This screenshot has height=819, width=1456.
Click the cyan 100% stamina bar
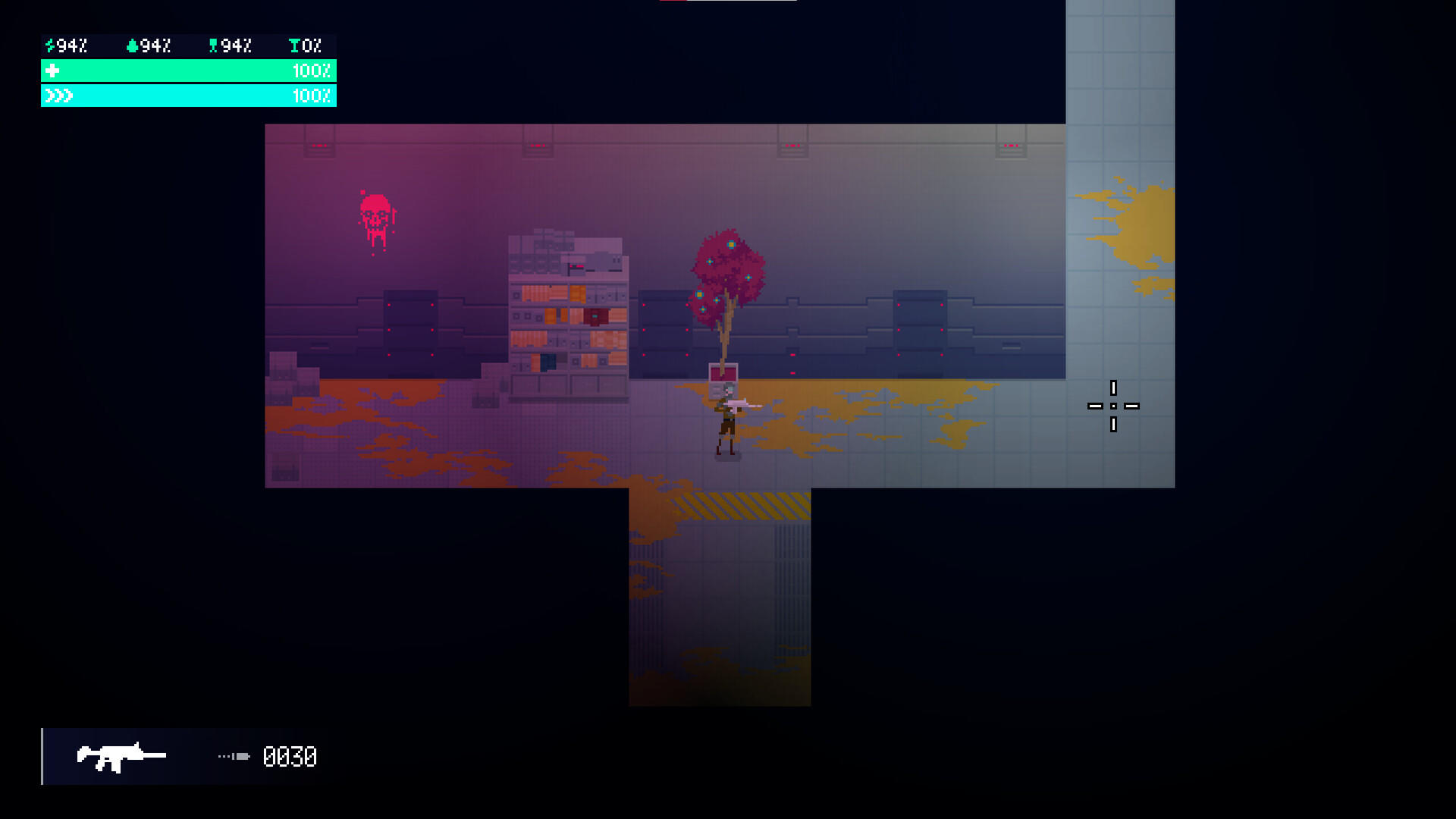190,96
